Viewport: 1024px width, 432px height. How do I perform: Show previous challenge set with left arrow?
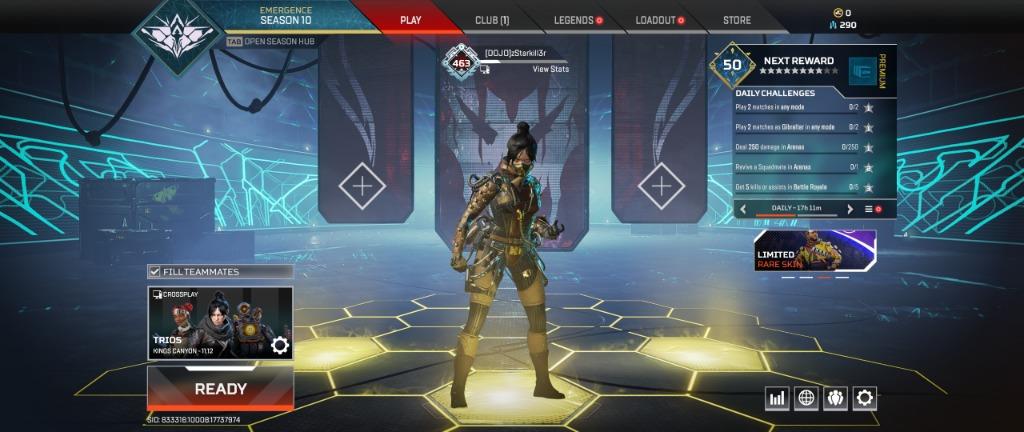click(x=743, y=209)
